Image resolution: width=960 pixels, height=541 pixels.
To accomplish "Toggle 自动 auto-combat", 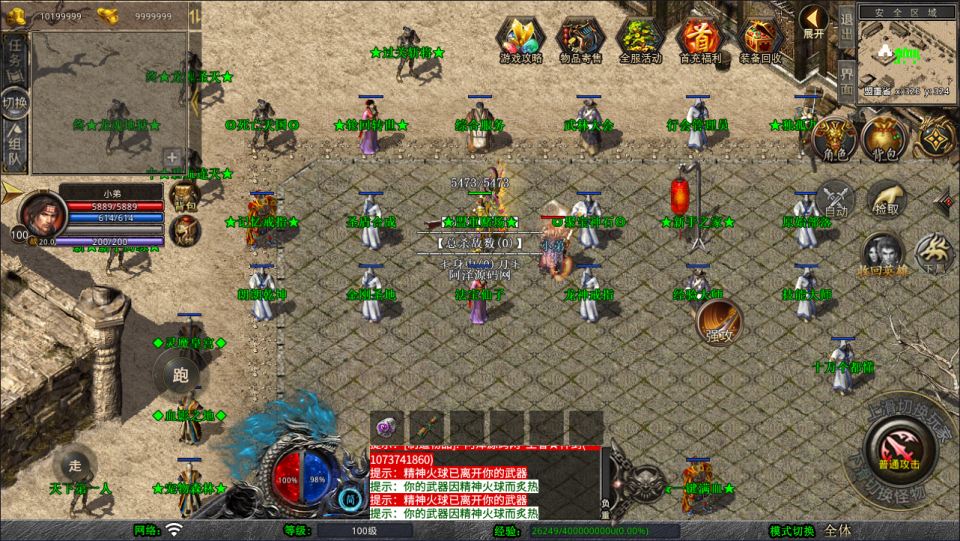I will coord(835,199).
